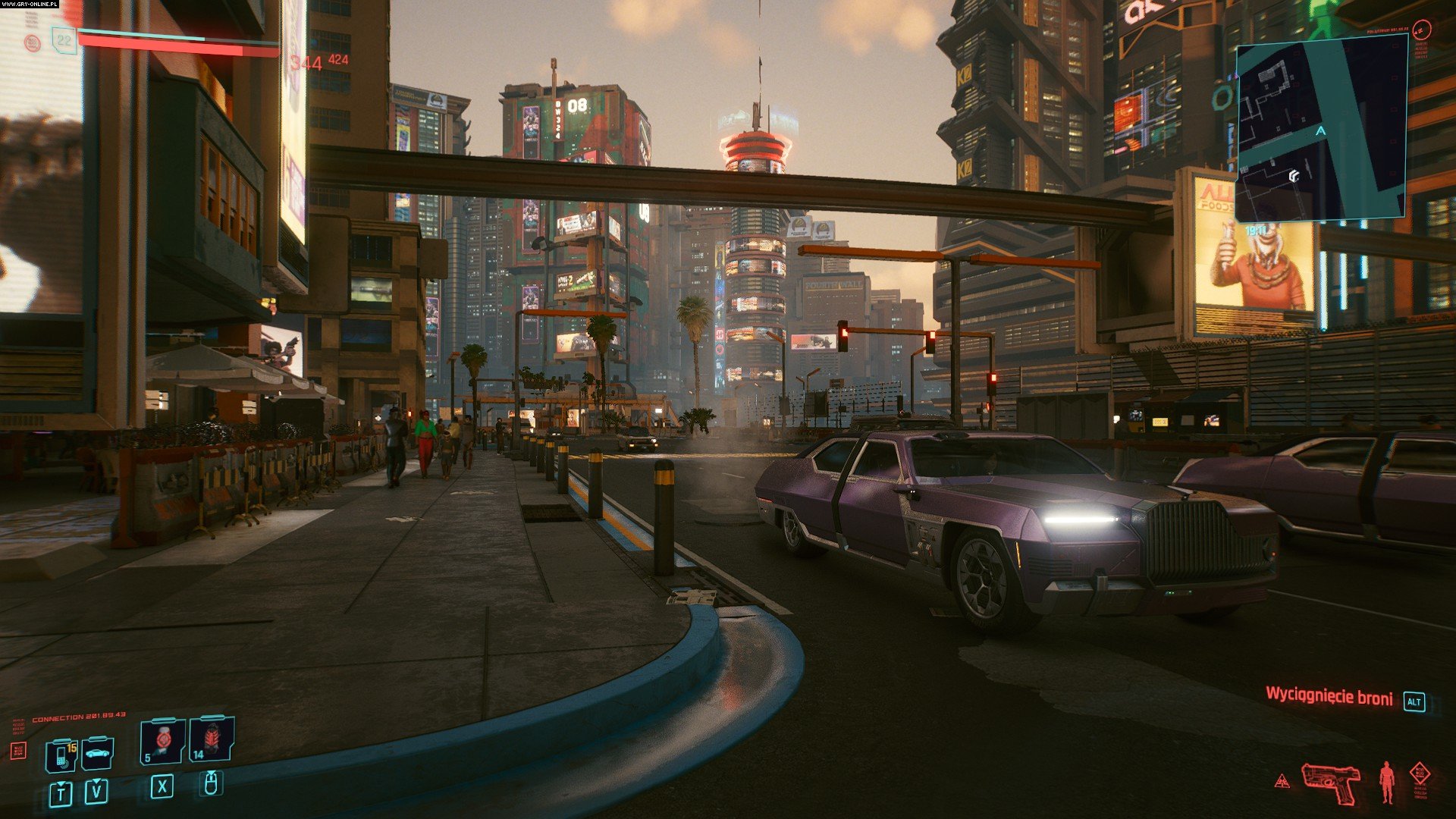
Task: Click the level 22 badge
Action: tap(64, 40)
